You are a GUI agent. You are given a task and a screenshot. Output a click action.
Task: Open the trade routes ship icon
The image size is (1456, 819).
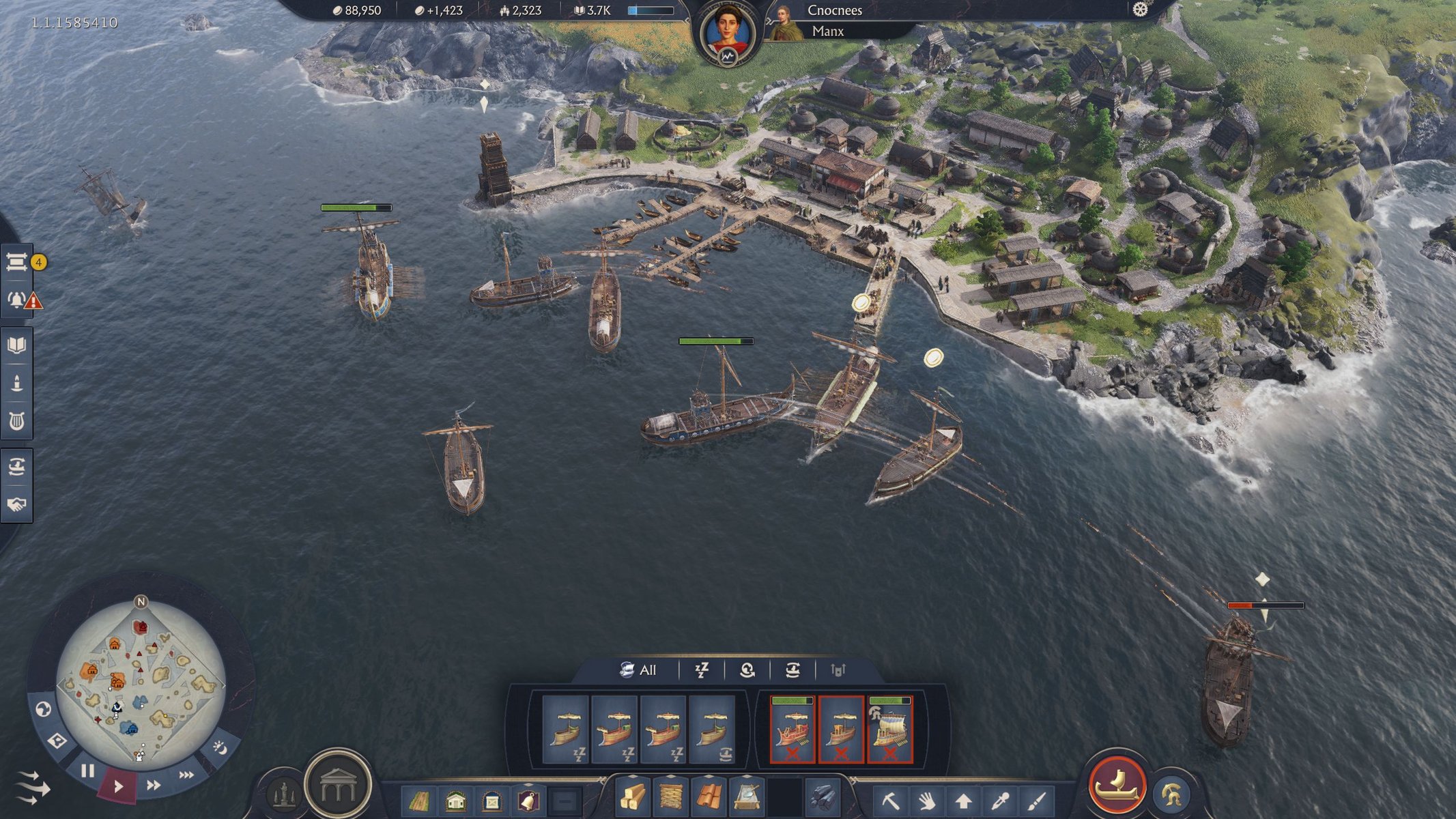tap(17, 467)
